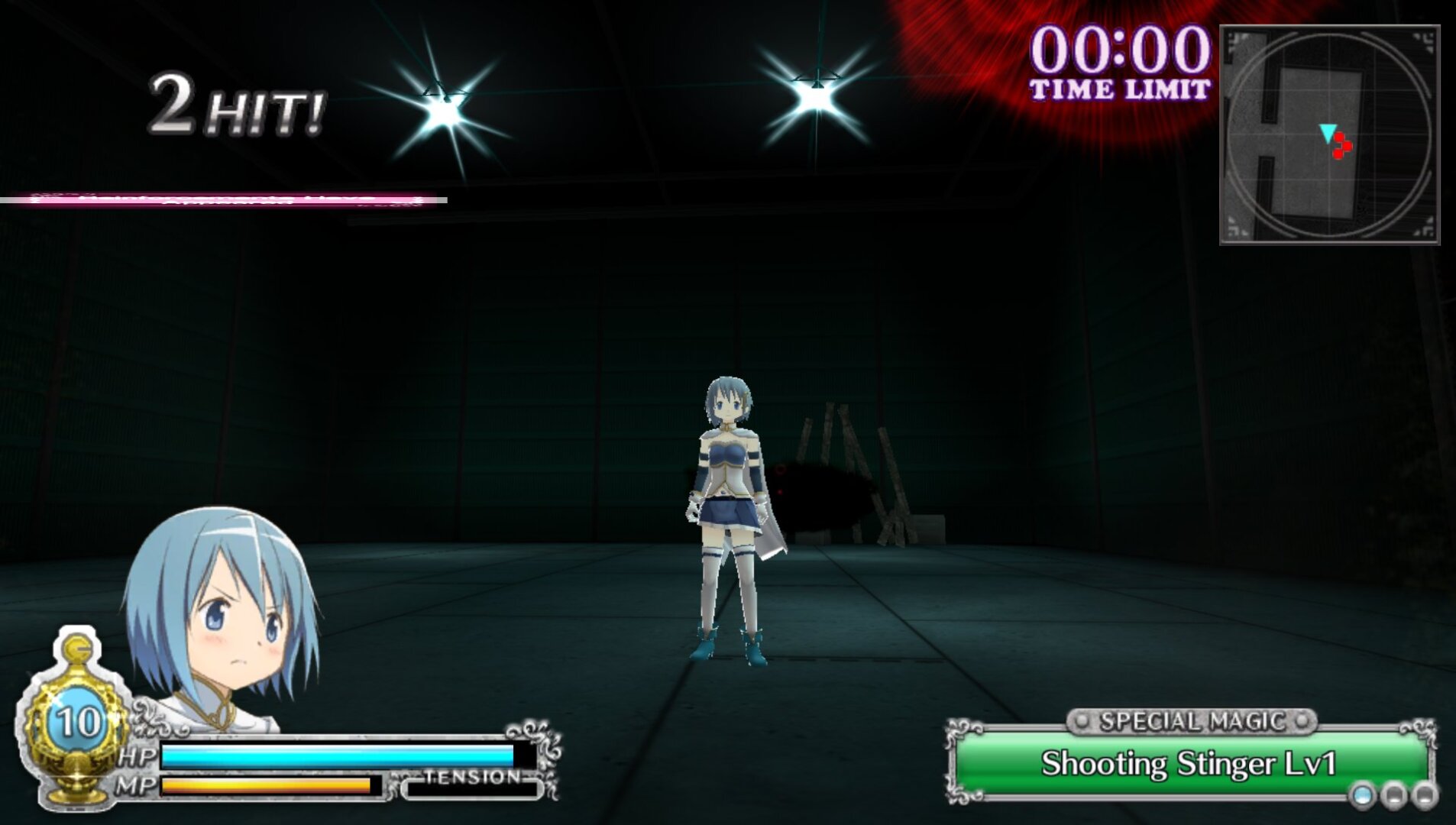The height and width of the screenshot is (825, 1456).
Task: Open the minimap in the corner
Action: pyautogui.click(x=1329, y=134)
